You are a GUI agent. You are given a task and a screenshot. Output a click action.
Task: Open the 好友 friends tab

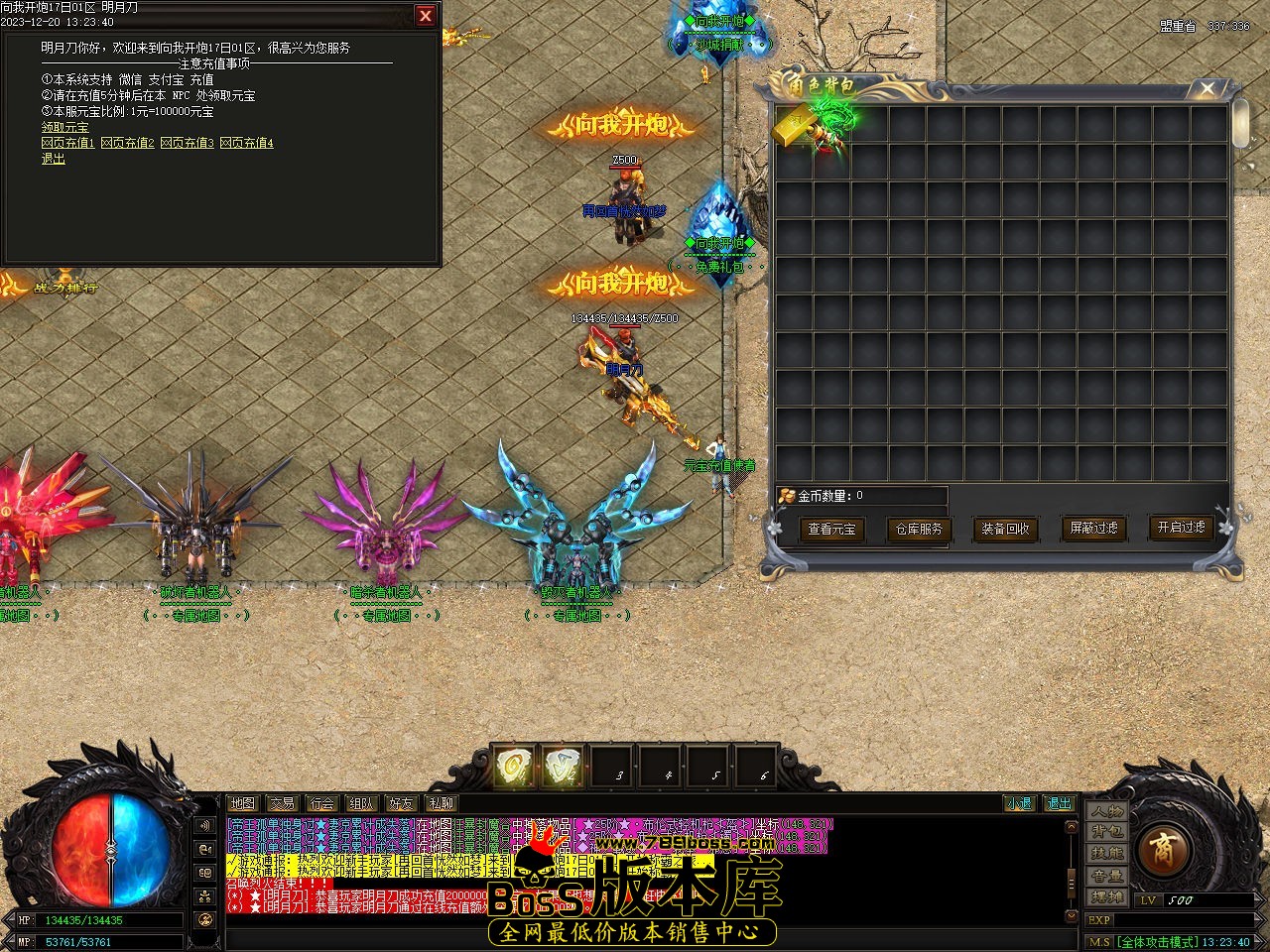pos(401,803)
